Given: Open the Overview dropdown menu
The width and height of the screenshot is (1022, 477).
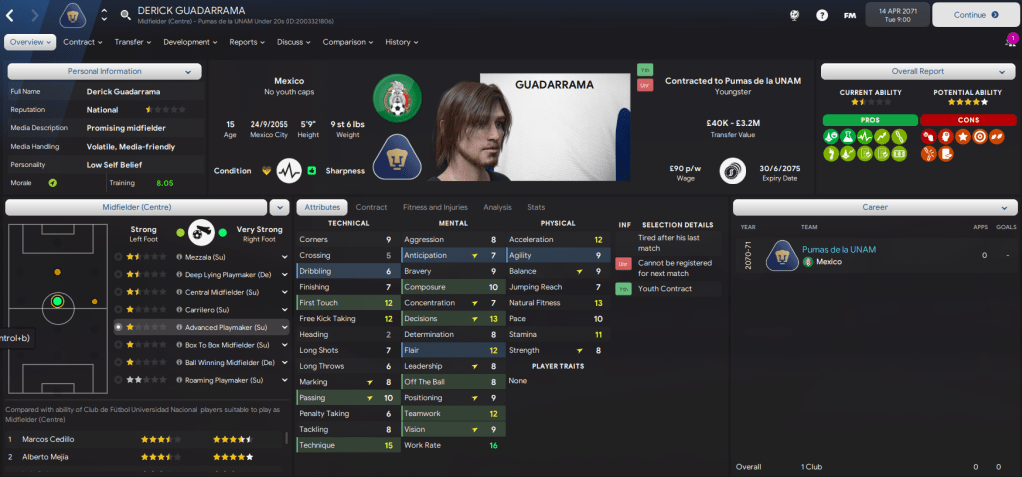Looking at the screenshot, I should click(x=30, y=42).
